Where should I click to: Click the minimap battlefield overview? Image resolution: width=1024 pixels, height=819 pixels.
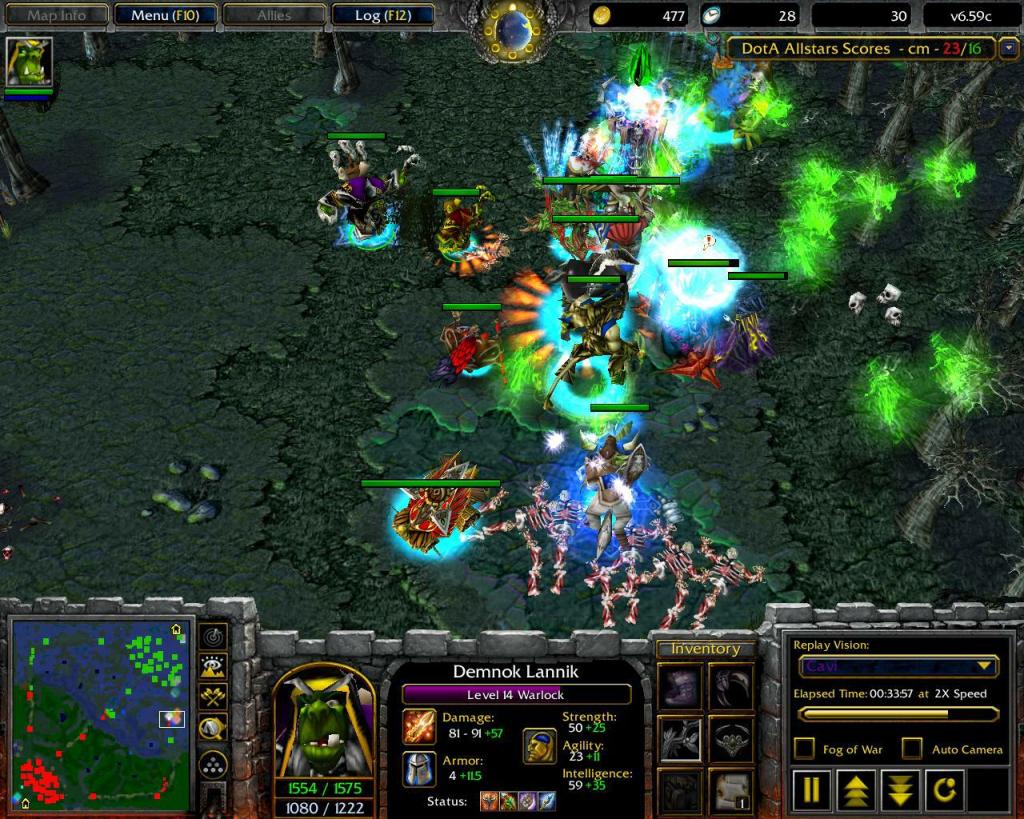click(100, 714)
